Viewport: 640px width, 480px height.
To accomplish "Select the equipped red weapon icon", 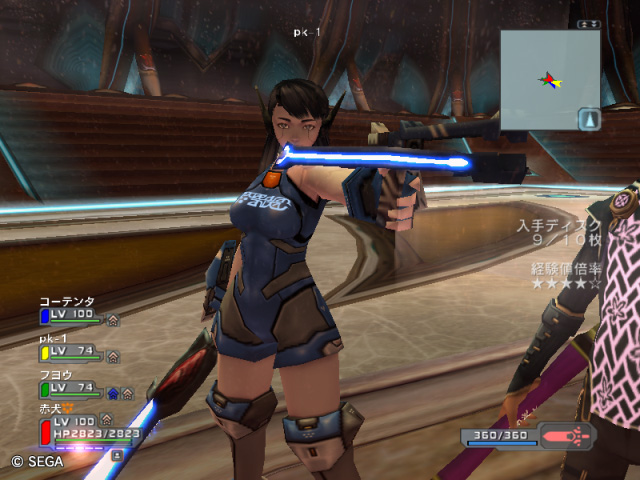I will (x=567, y=437).
